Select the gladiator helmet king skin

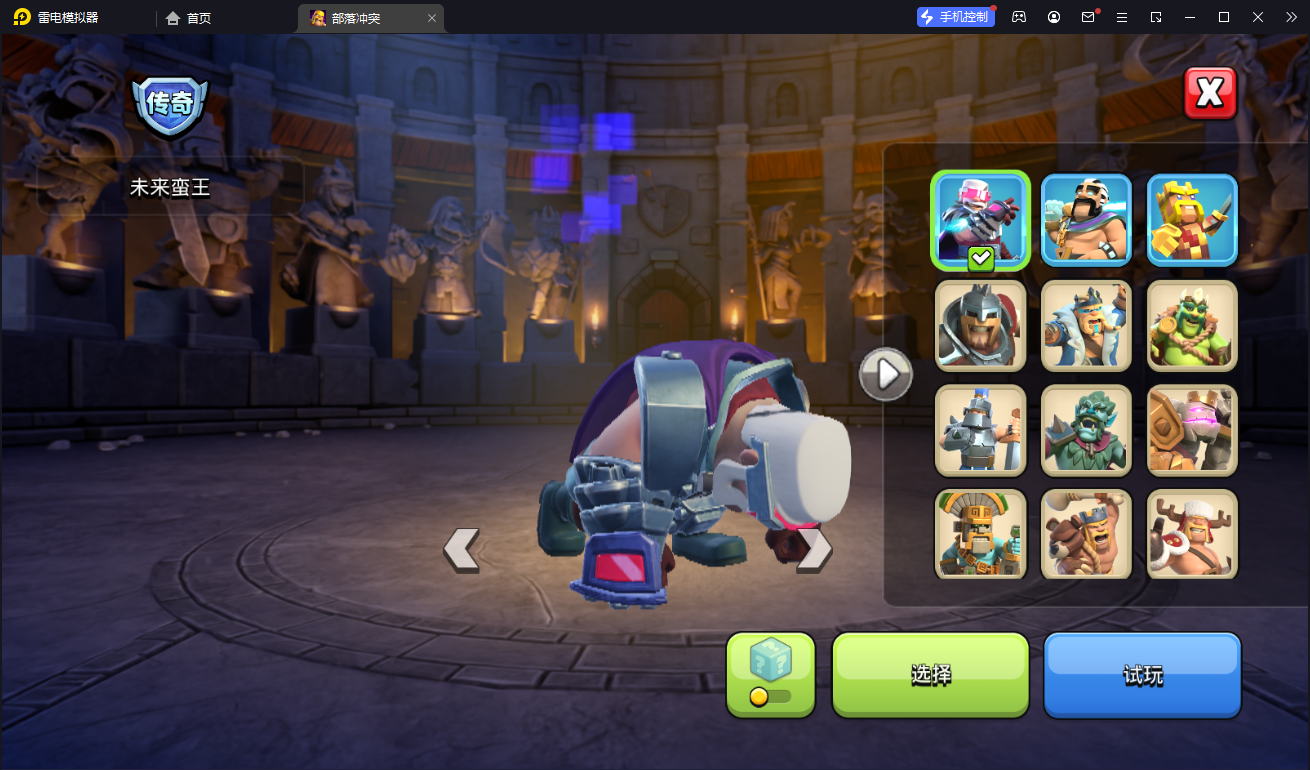980,325
